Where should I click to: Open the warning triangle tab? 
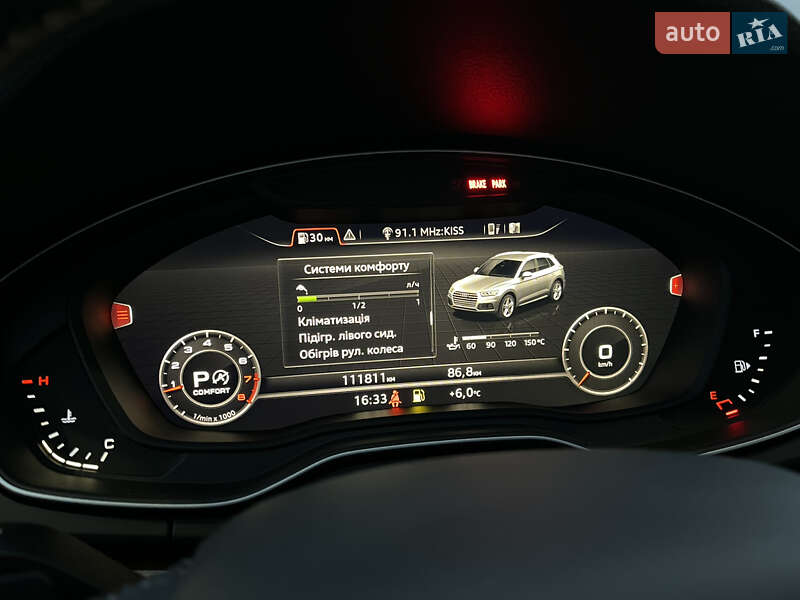coord(350,235)
